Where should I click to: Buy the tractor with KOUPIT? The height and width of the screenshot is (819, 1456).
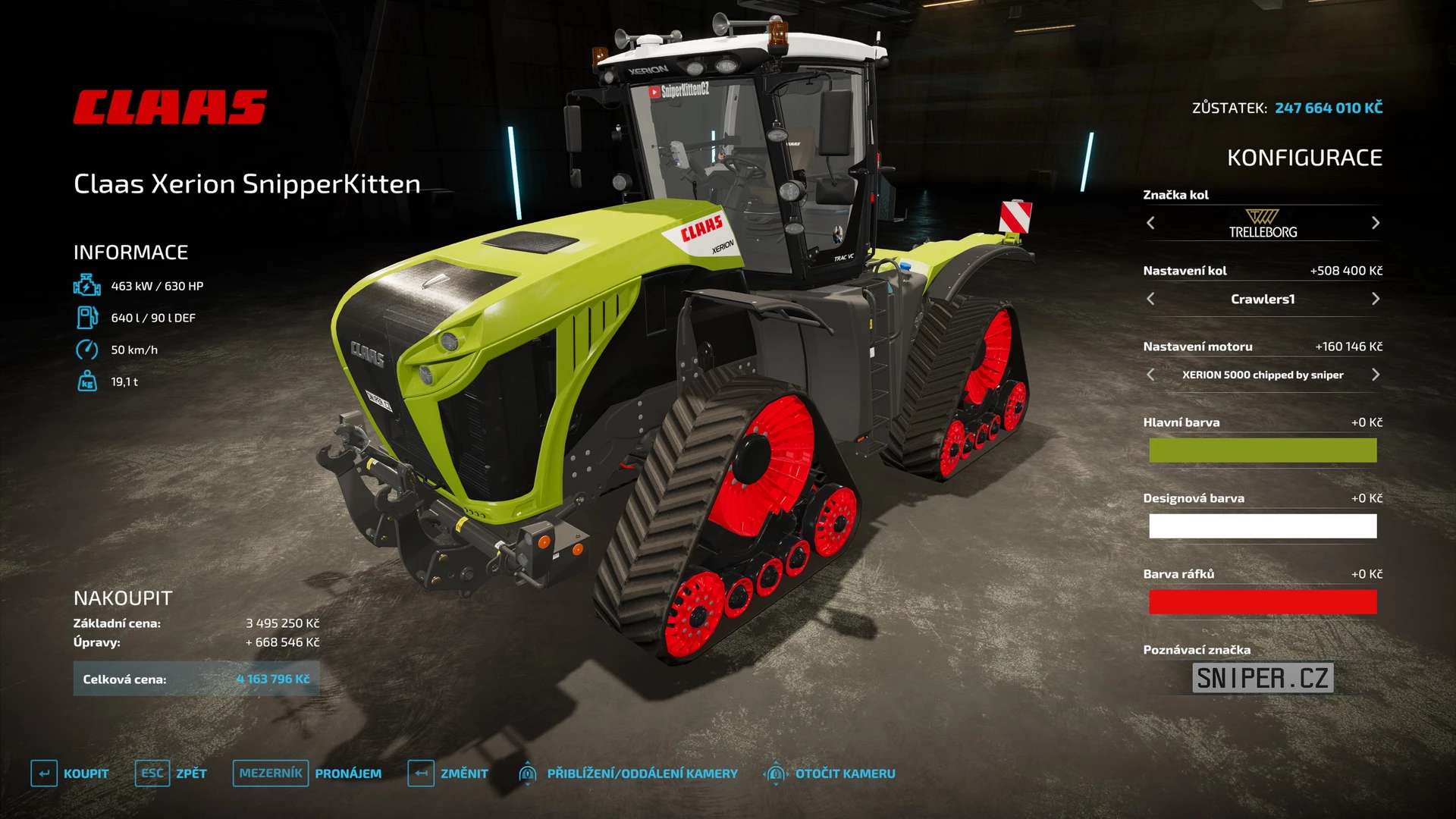click(70, 773)
